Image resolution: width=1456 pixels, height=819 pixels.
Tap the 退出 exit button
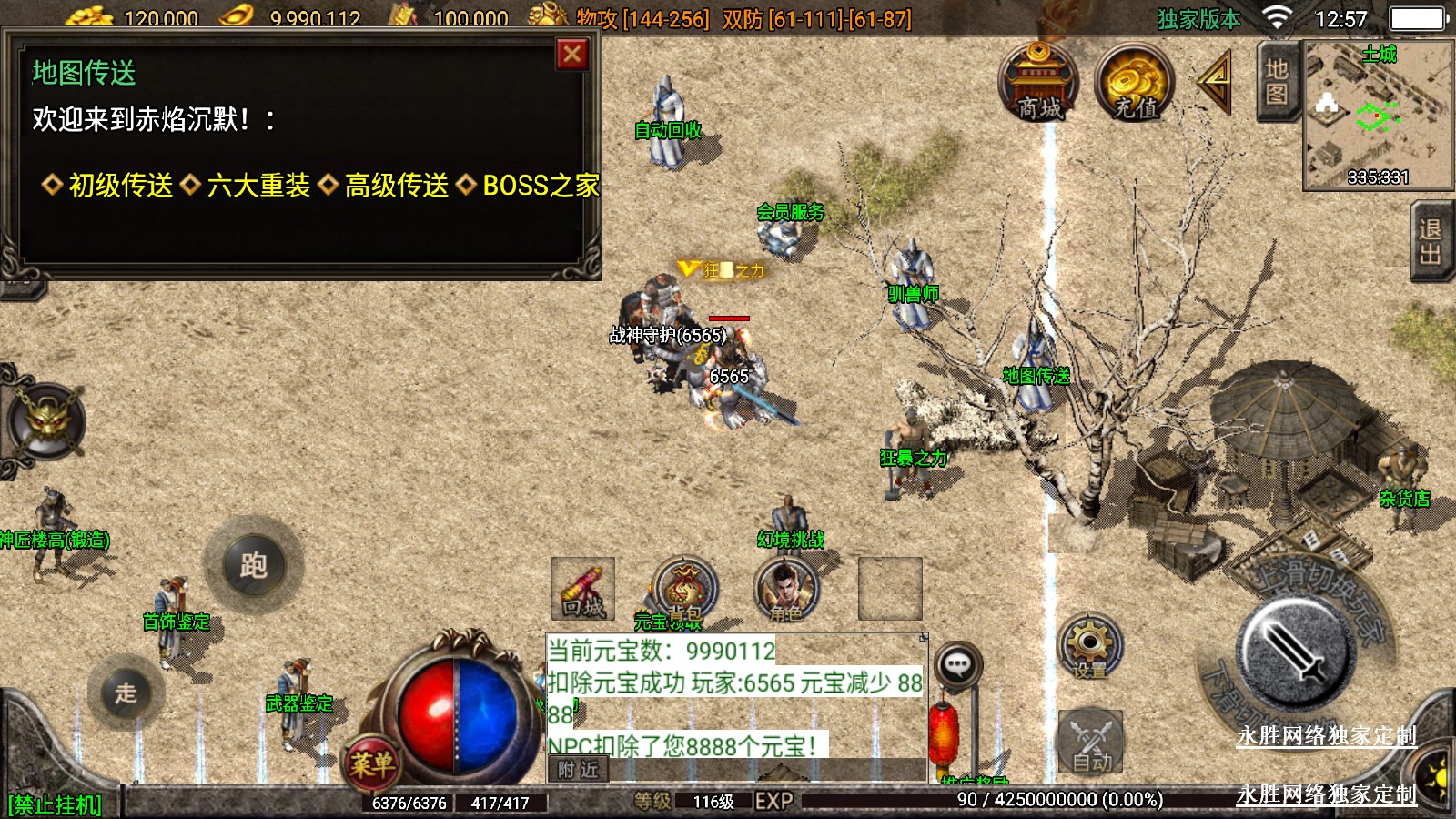click(1431, 241)
